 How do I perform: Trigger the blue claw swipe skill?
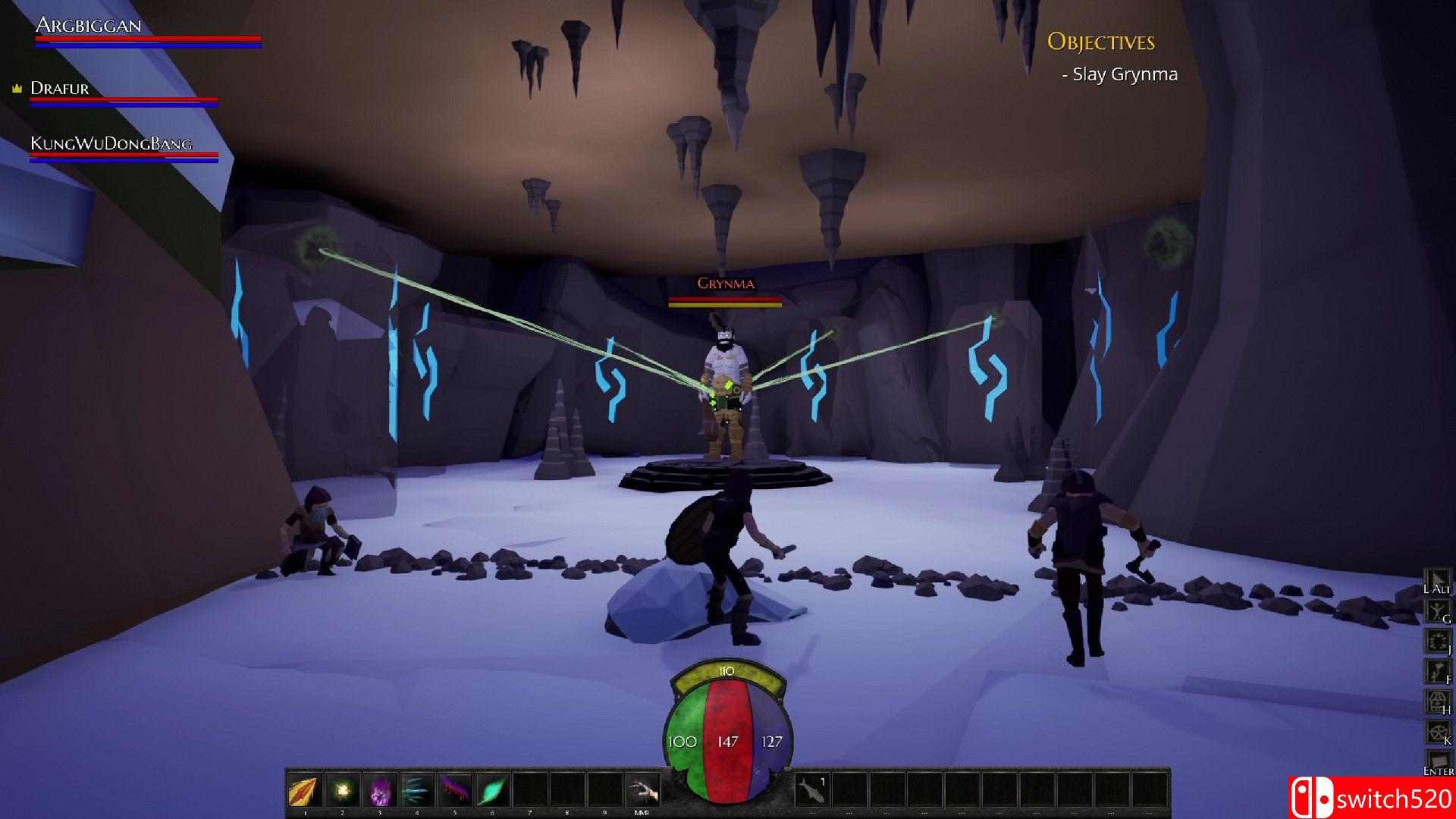click(x=417, y=792)
